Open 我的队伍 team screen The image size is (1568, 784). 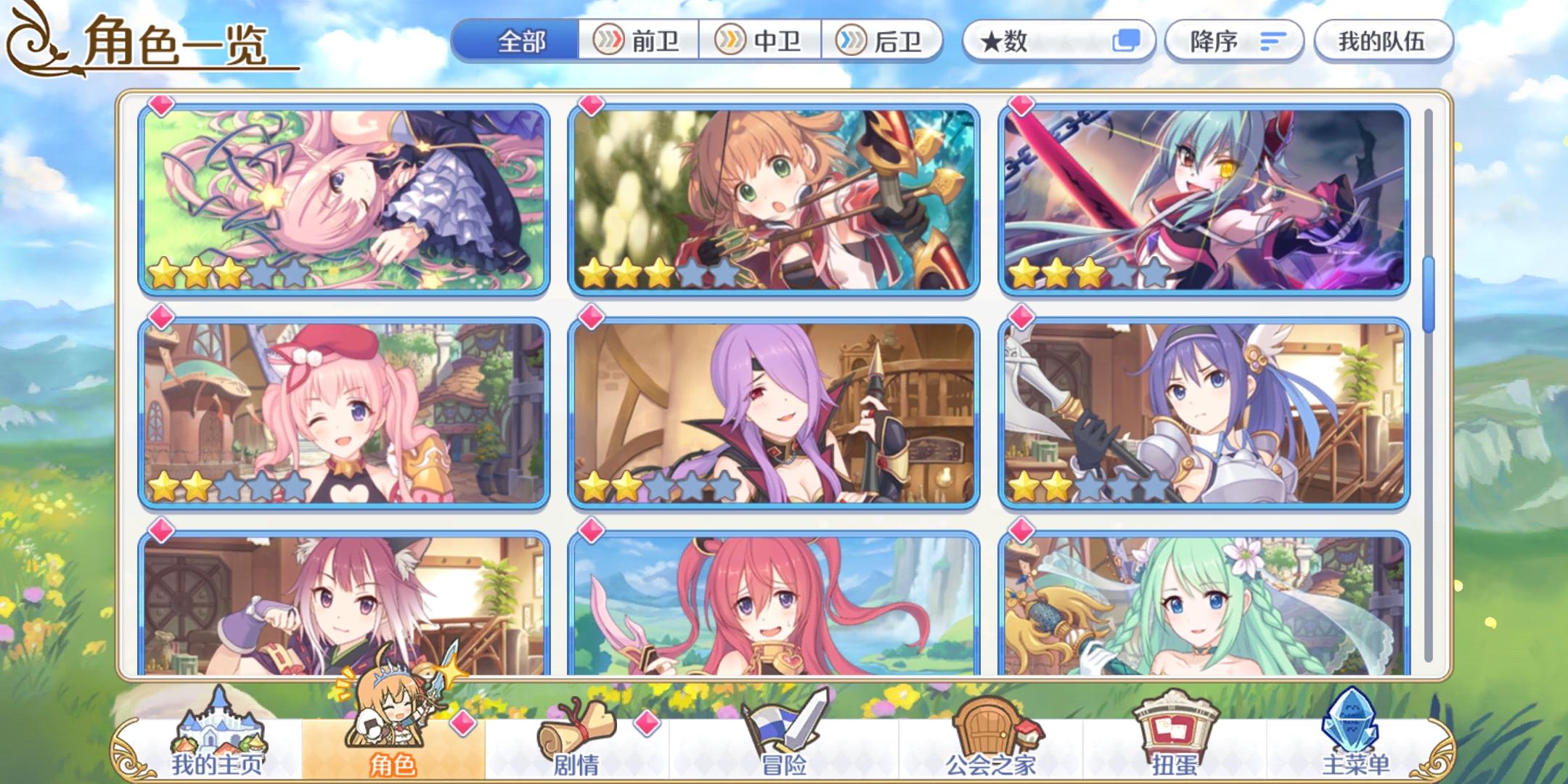tap(1383, 41)
